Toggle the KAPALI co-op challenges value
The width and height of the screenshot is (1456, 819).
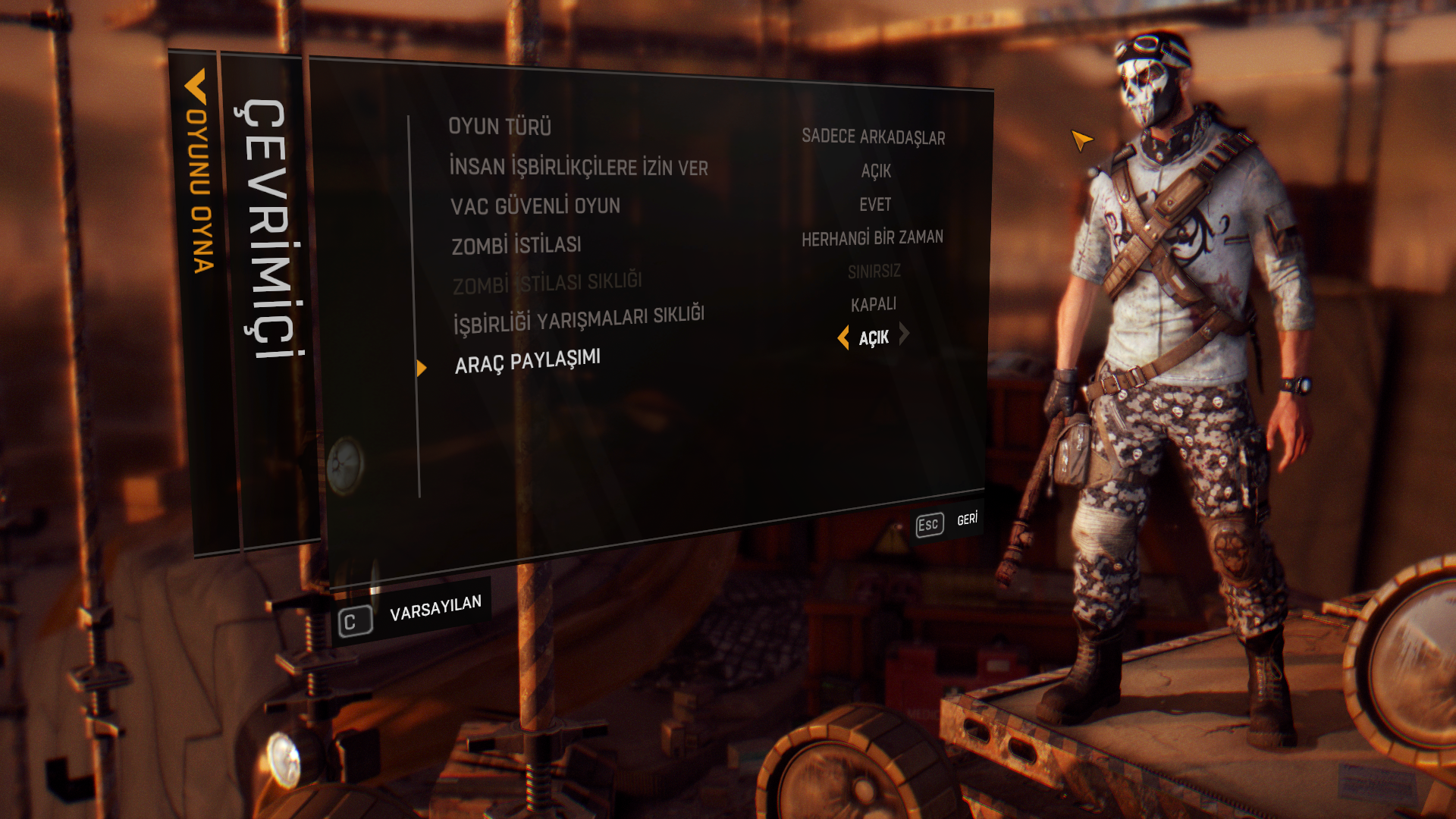(x=874, y=305)
